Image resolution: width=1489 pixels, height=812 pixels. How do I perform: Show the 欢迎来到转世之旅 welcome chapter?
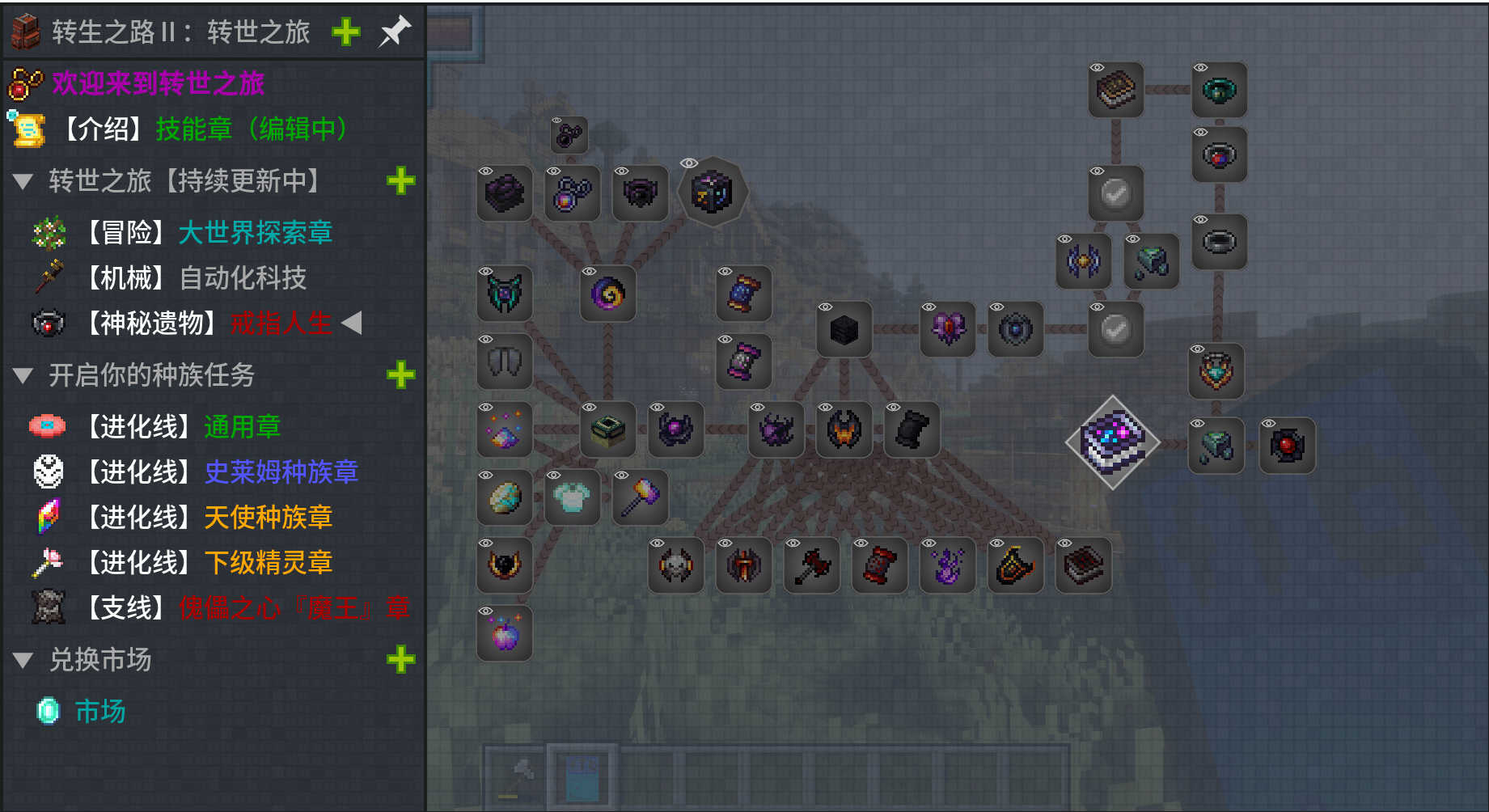[158, 82]
